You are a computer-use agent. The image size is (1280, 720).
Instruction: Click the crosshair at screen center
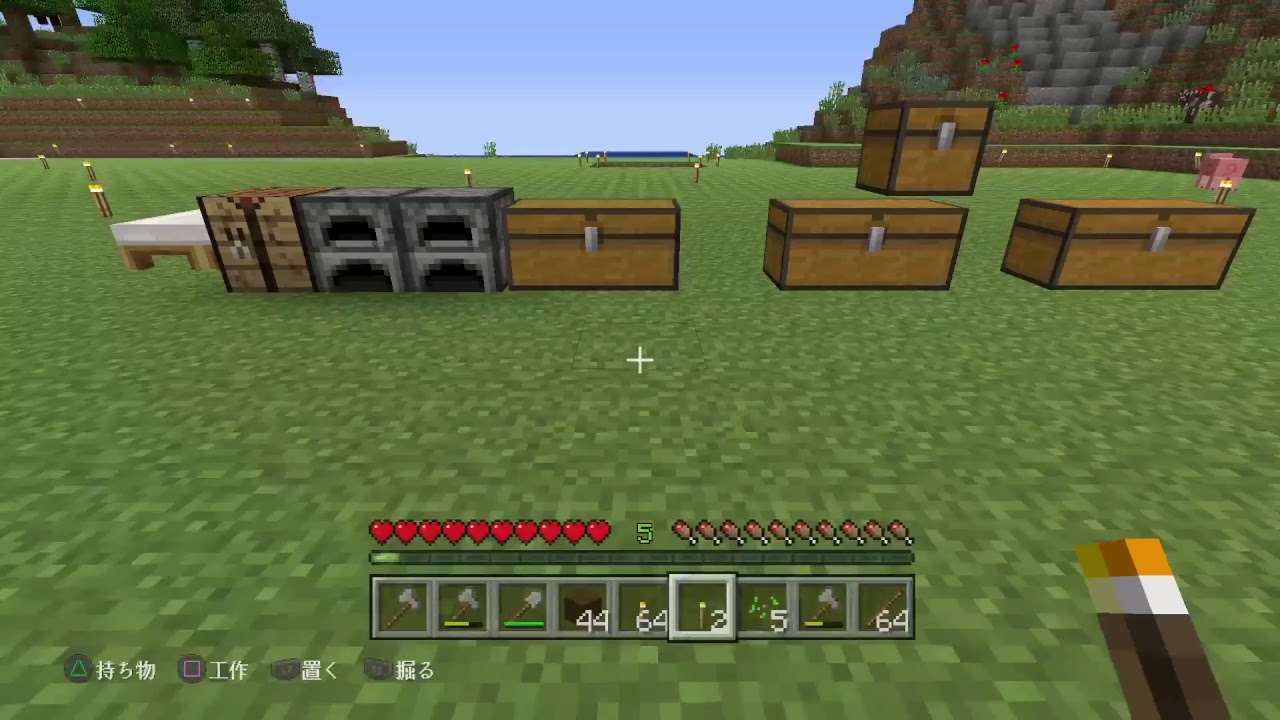coord(640,360)
